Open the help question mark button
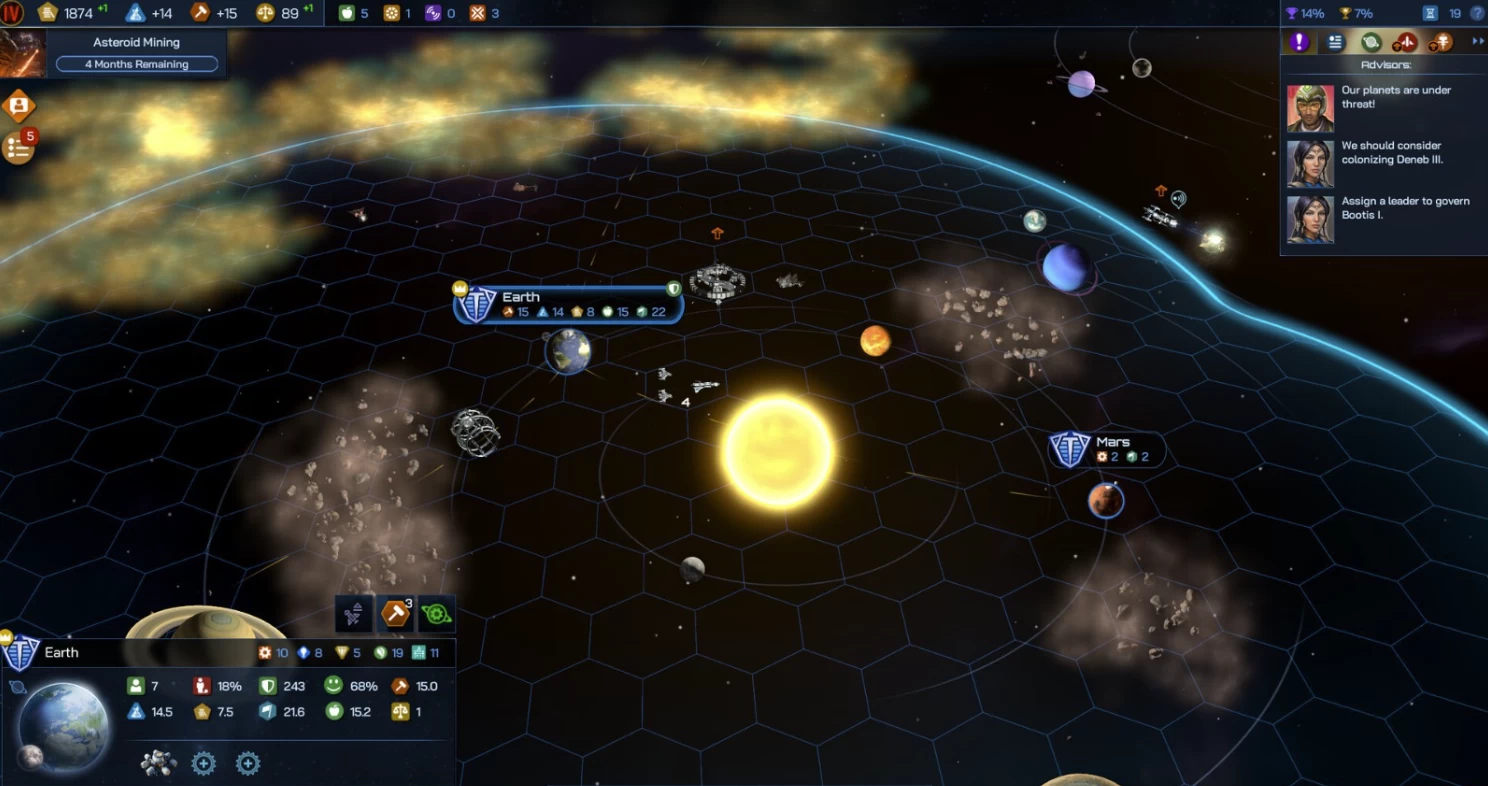Image resolution: width=1488 pixels, height=786 pixels. [x=1477, y=13]
